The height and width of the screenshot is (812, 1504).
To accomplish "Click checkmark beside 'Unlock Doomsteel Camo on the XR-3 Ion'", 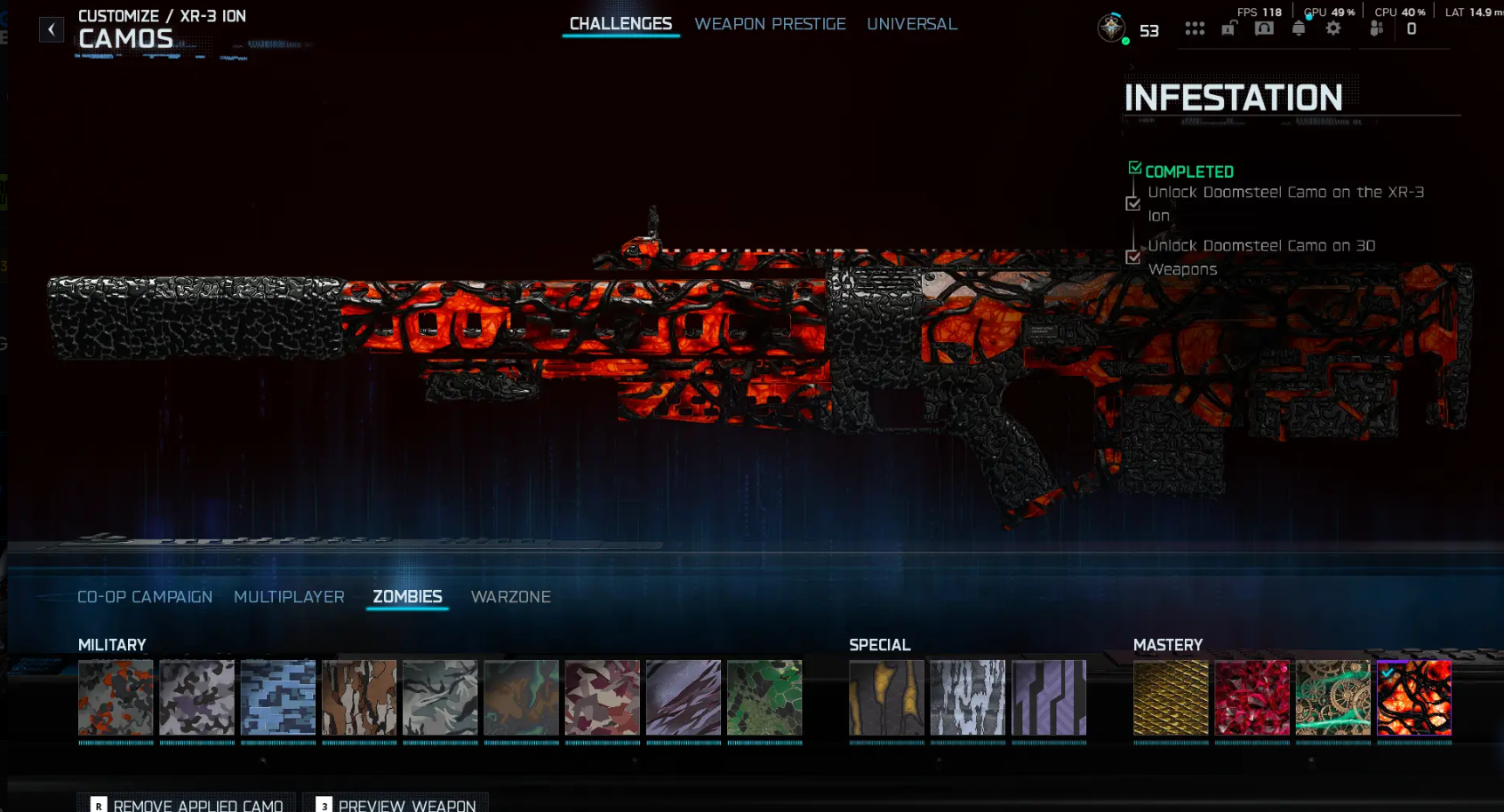I will click(x=1132, y=203).
